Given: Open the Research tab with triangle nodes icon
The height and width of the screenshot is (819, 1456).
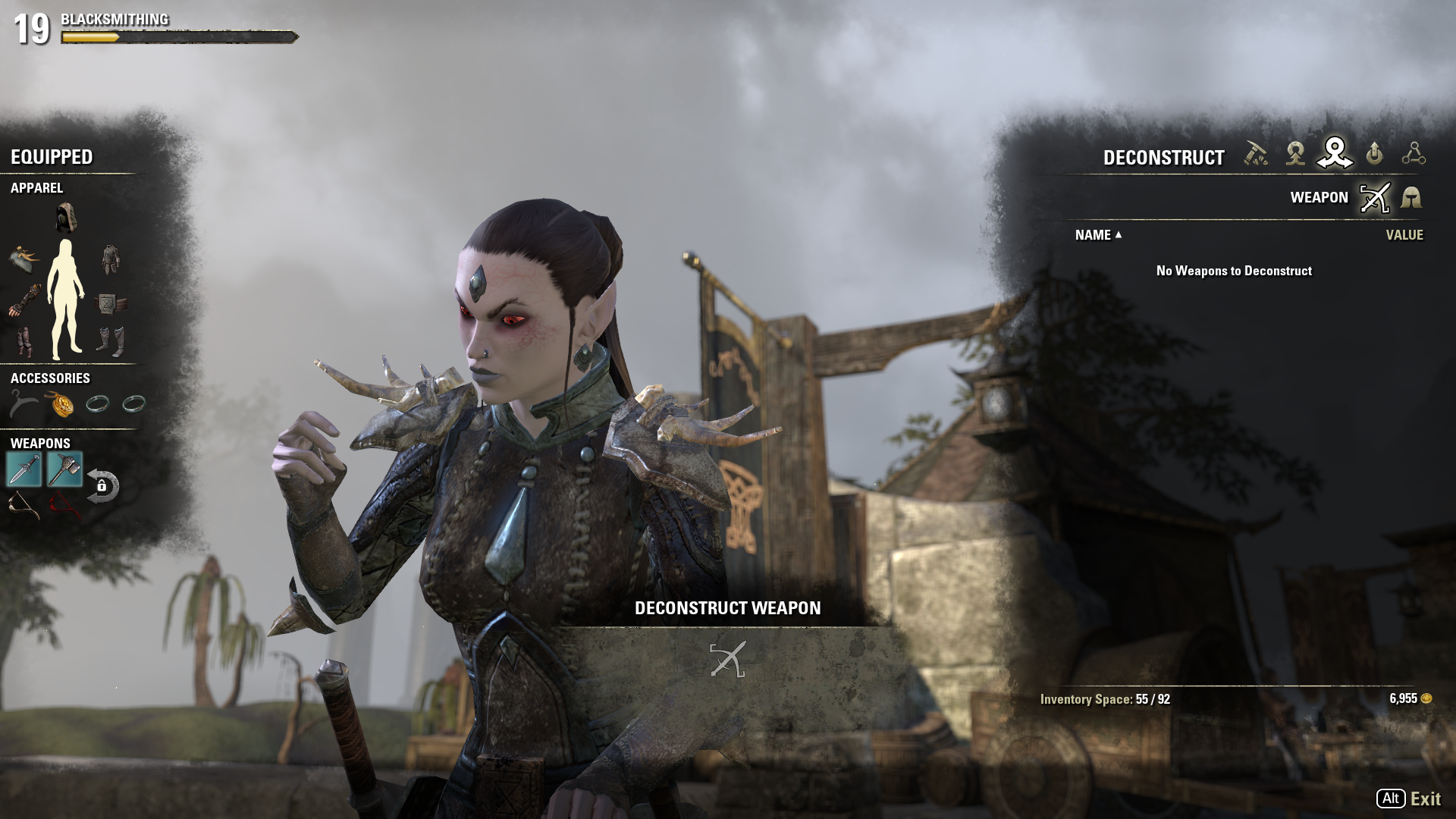Looking at the screenshot, I should pos(1414,154).
